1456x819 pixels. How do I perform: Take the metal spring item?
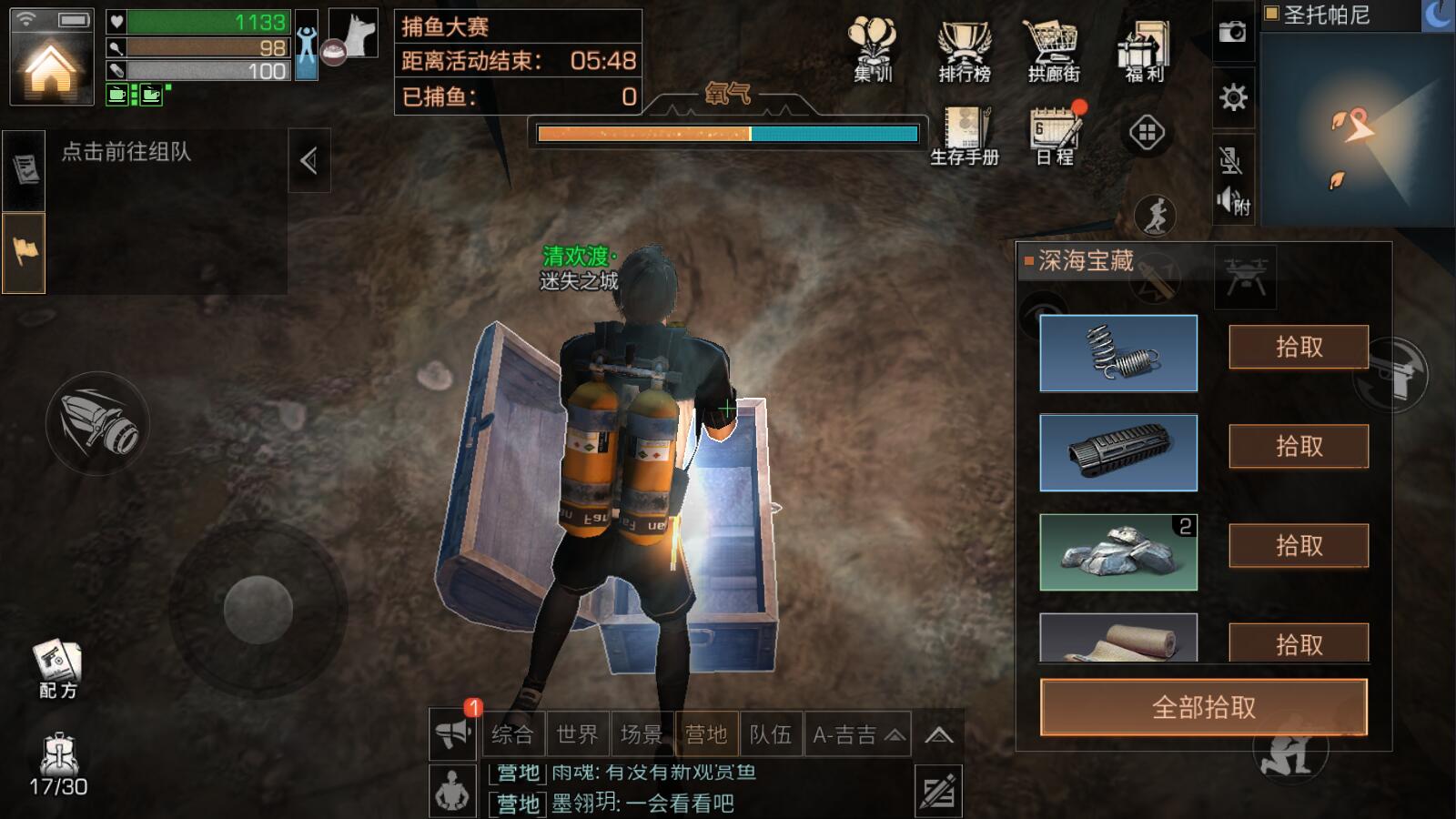coord(1298,347)
